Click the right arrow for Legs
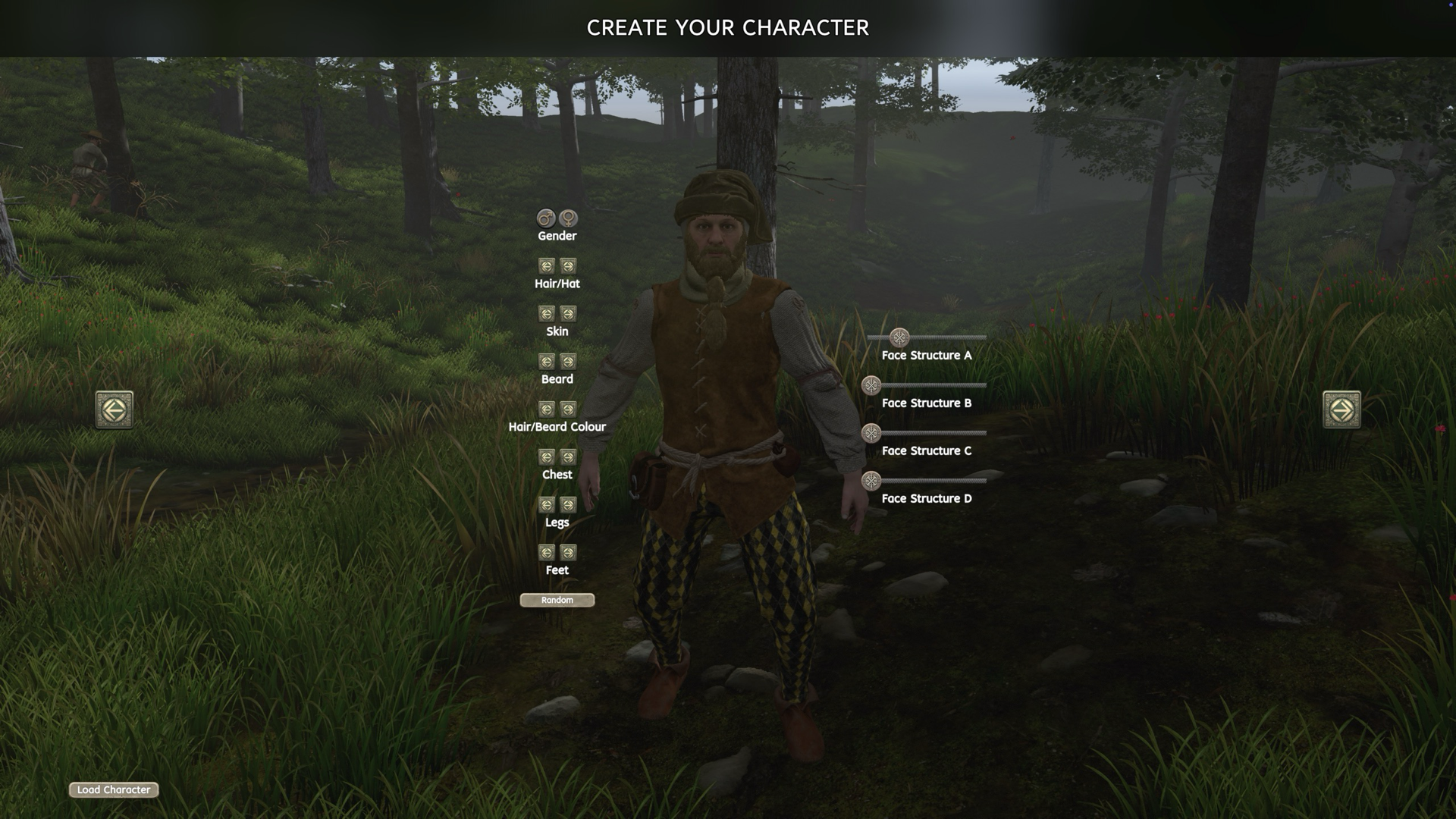The height and width of the screenshot is (819, 1456). pyautogui.click(x=567, y=505)
